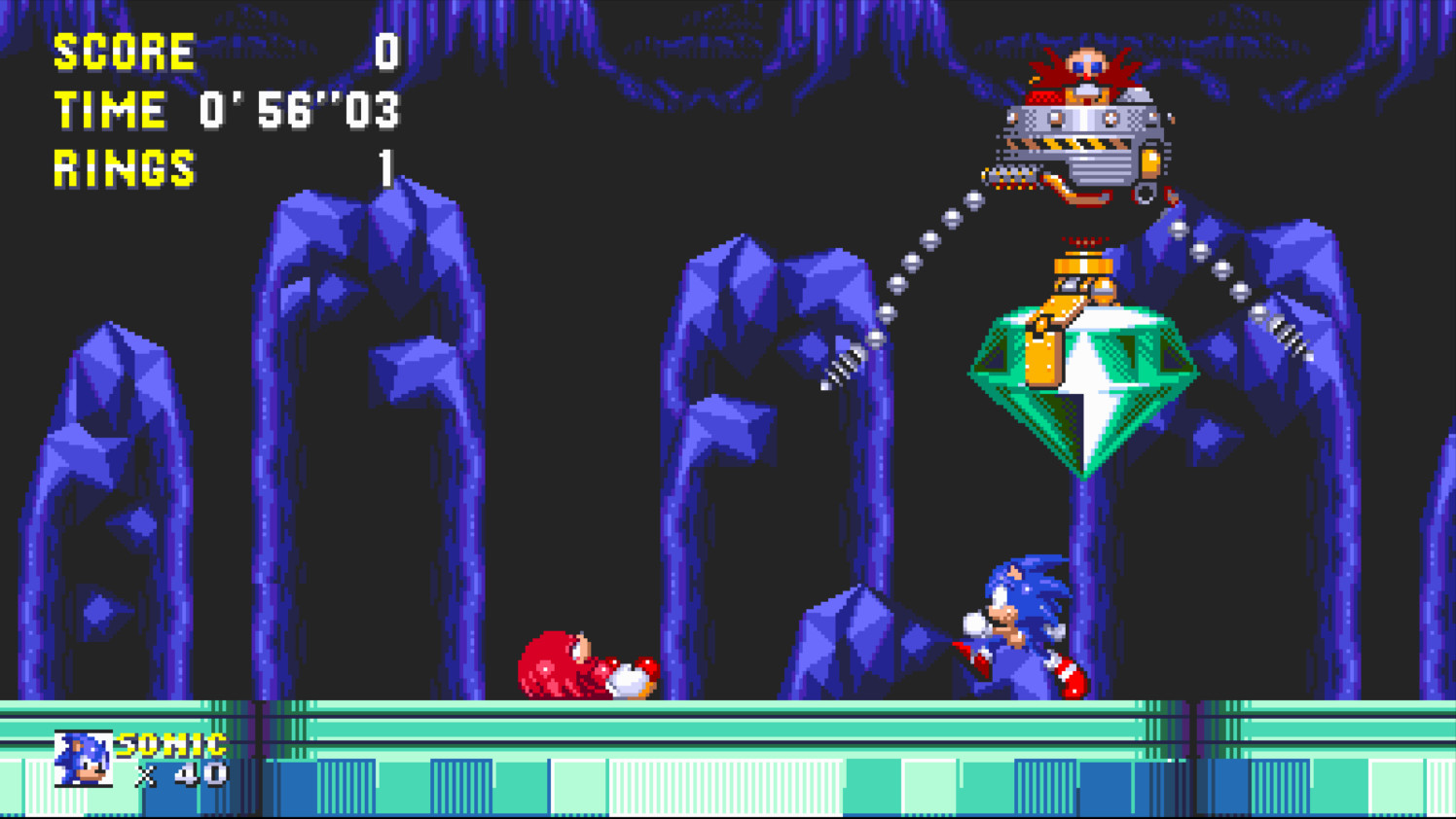Expand the left mechanical arm chain
The width and height of the screenshot is (1456, 819).
point(905,282)
